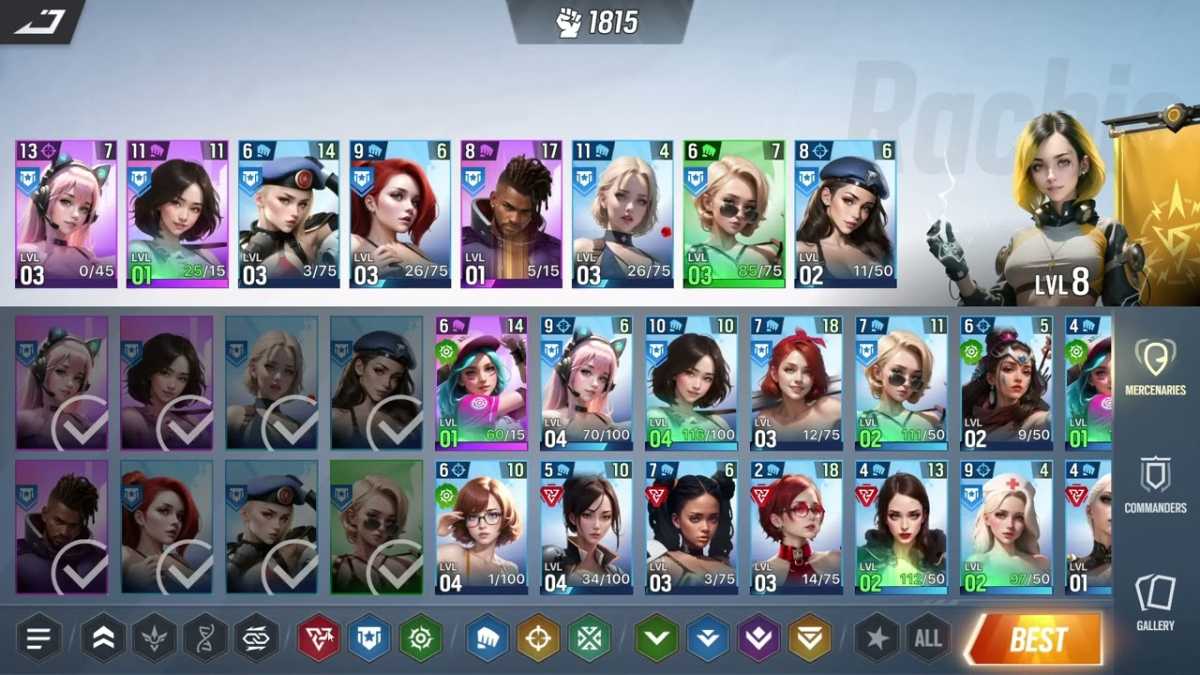Filter by purple rarity chevron
Screen dimensions: 1200x675
click(759, 638)
